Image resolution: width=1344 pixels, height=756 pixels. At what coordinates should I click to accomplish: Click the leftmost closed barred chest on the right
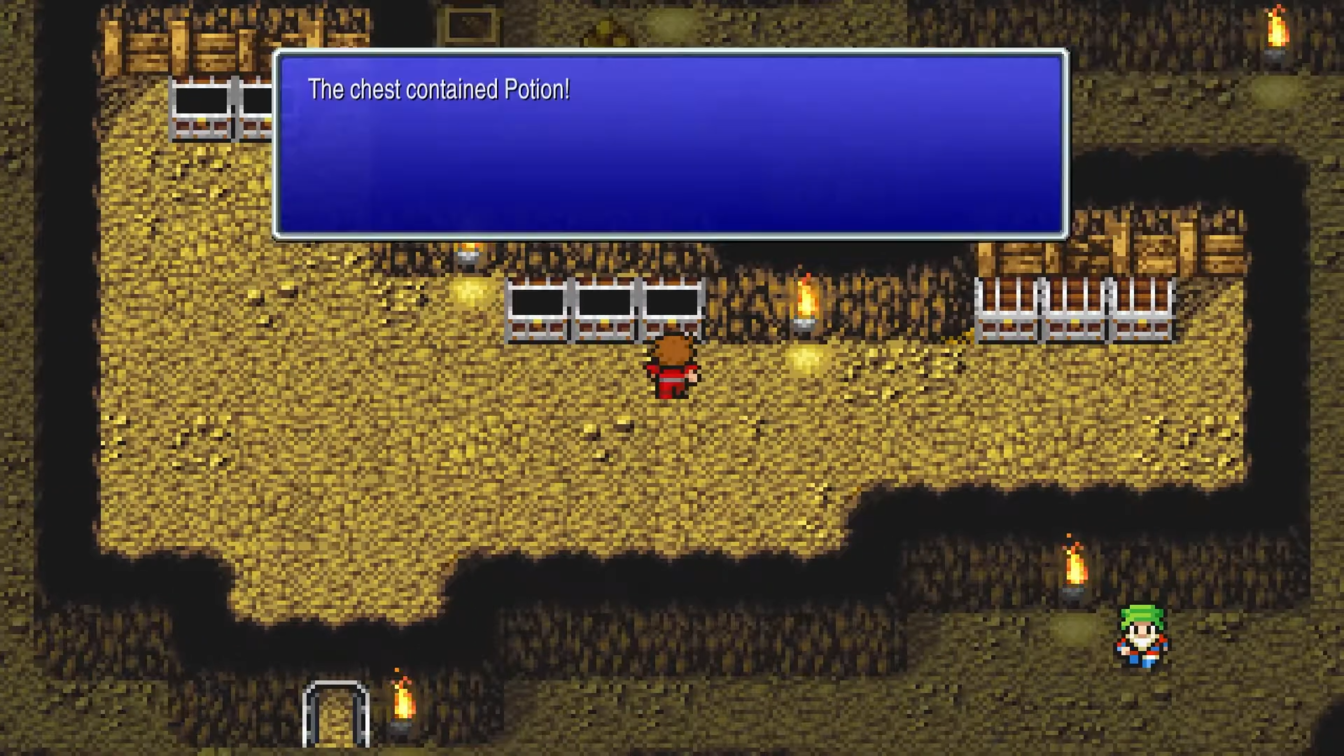coord(1007,310)
